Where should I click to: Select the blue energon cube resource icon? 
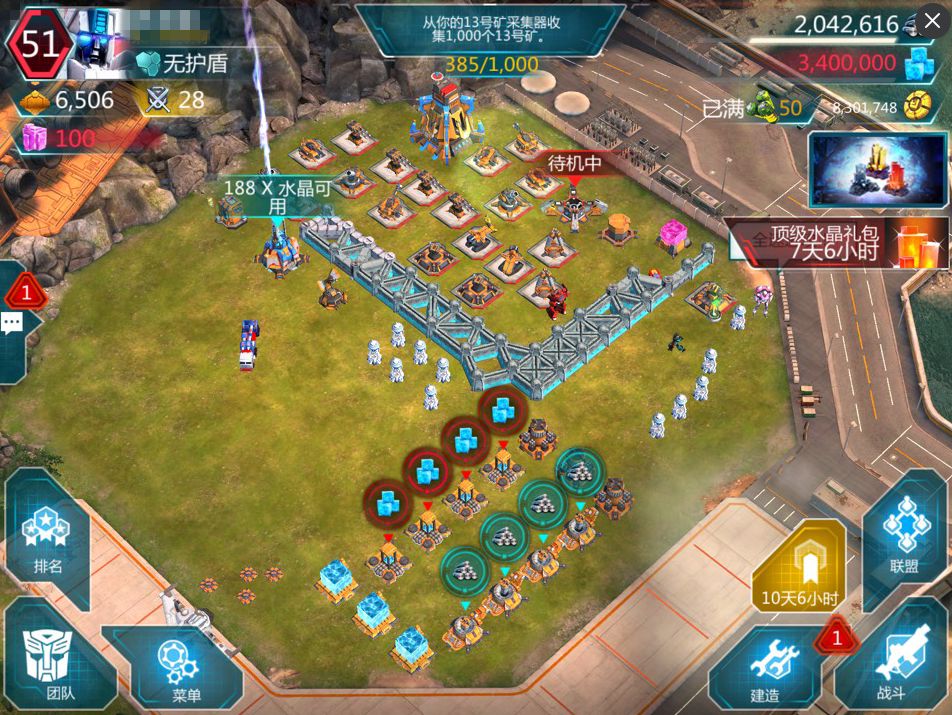(x=918, y=65)
